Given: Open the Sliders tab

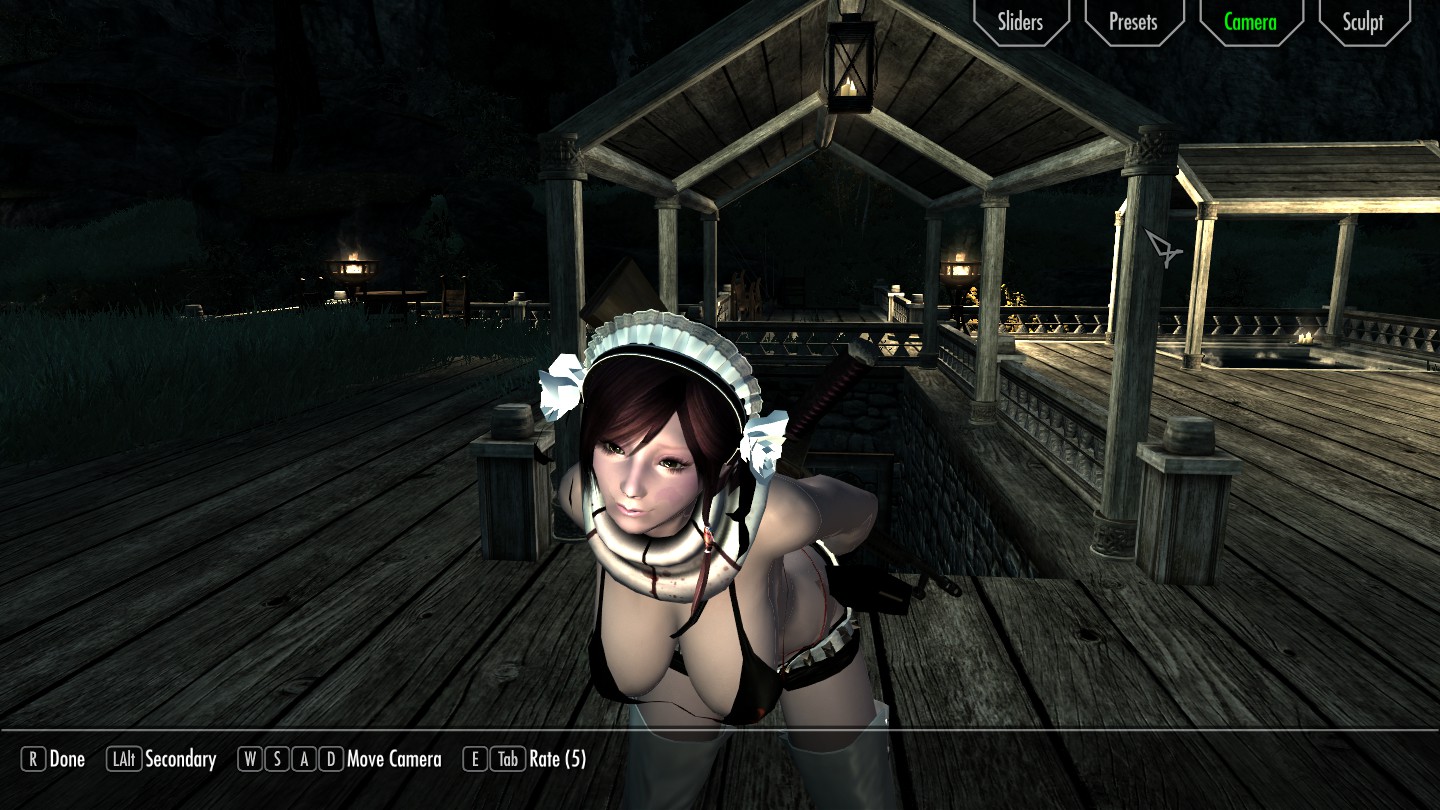Looking at the screenshot, I should 1020,22.
